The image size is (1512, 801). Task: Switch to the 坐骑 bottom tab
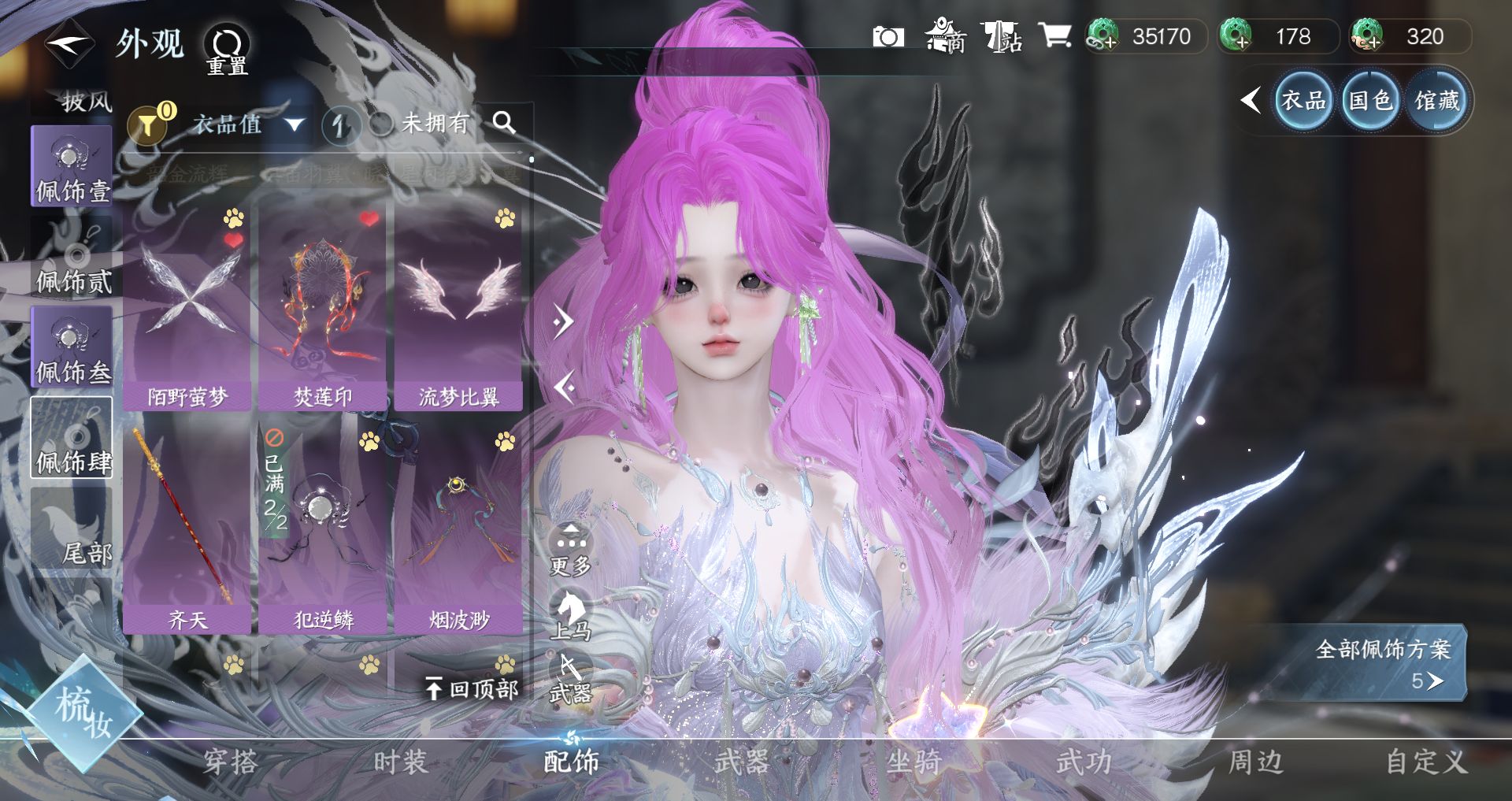tap(913, 762)
